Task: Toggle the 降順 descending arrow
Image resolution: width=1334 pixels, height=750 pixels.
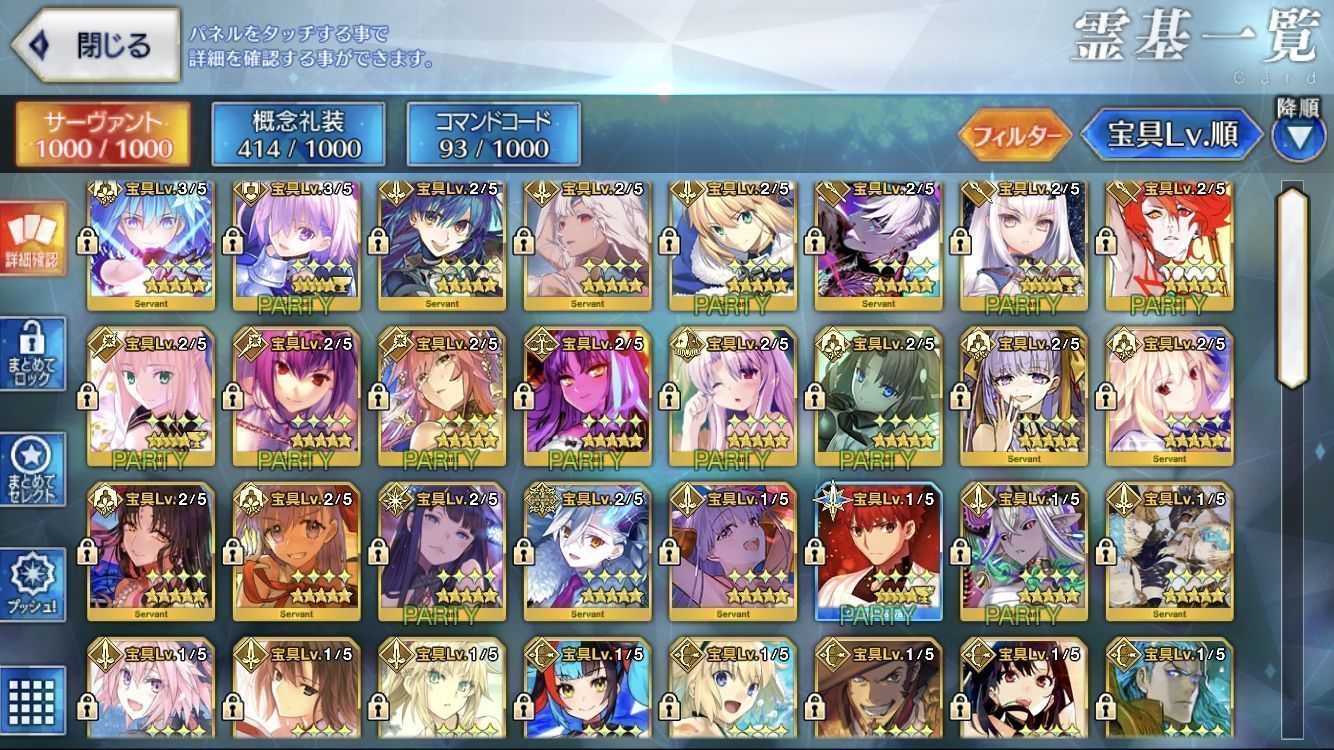Action: coord(1298,137)
